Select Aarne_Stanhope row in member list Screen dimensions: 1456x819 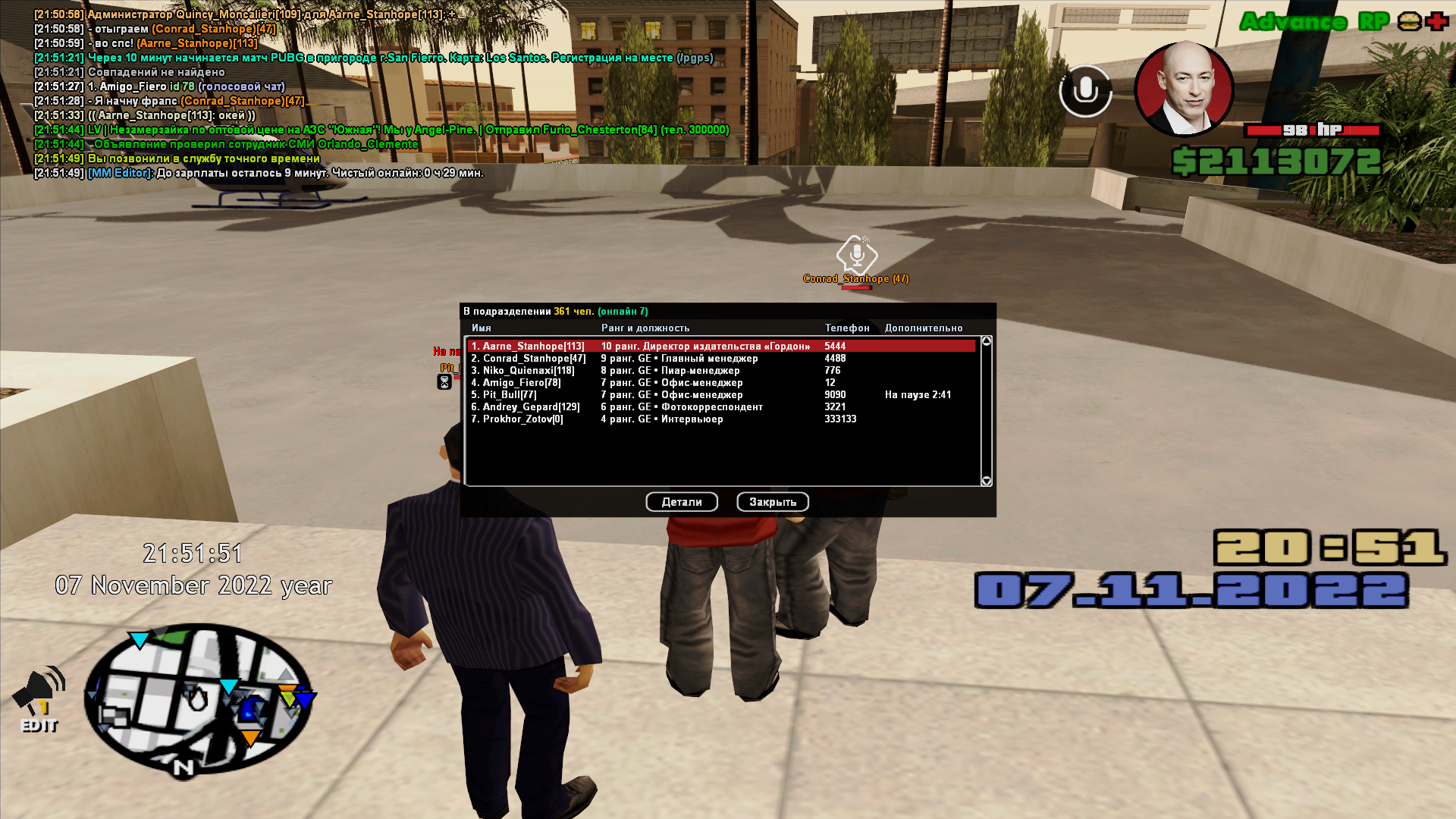point(720,346)
